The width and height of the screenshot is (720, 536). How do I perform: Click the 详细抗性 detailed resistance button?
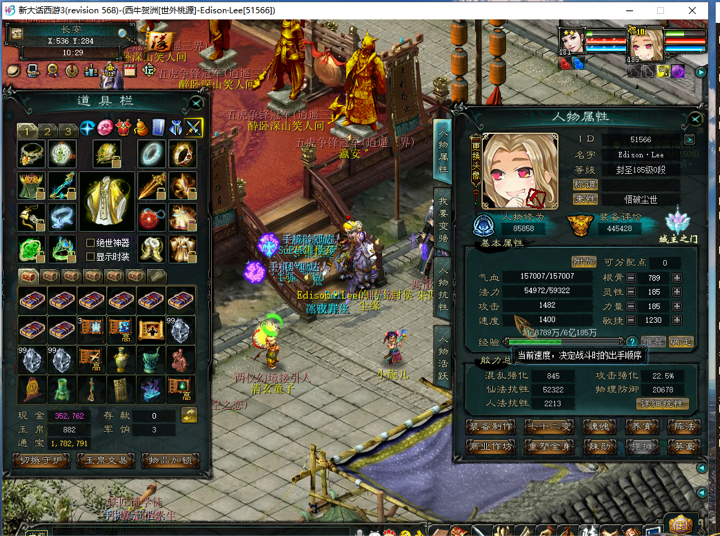click(662, 404)
